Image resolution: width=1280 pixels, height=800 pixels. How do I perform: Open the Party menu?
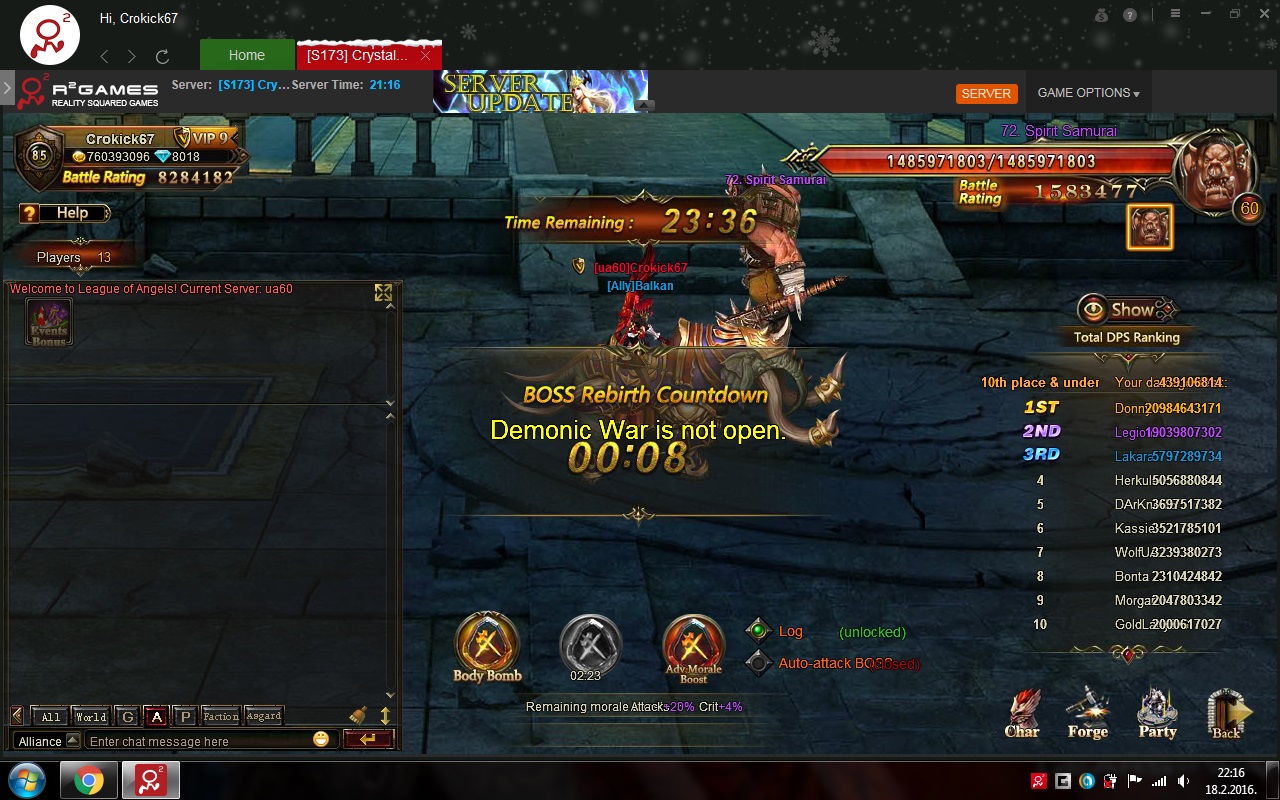pyautogui.click(x=1157, y=713)
